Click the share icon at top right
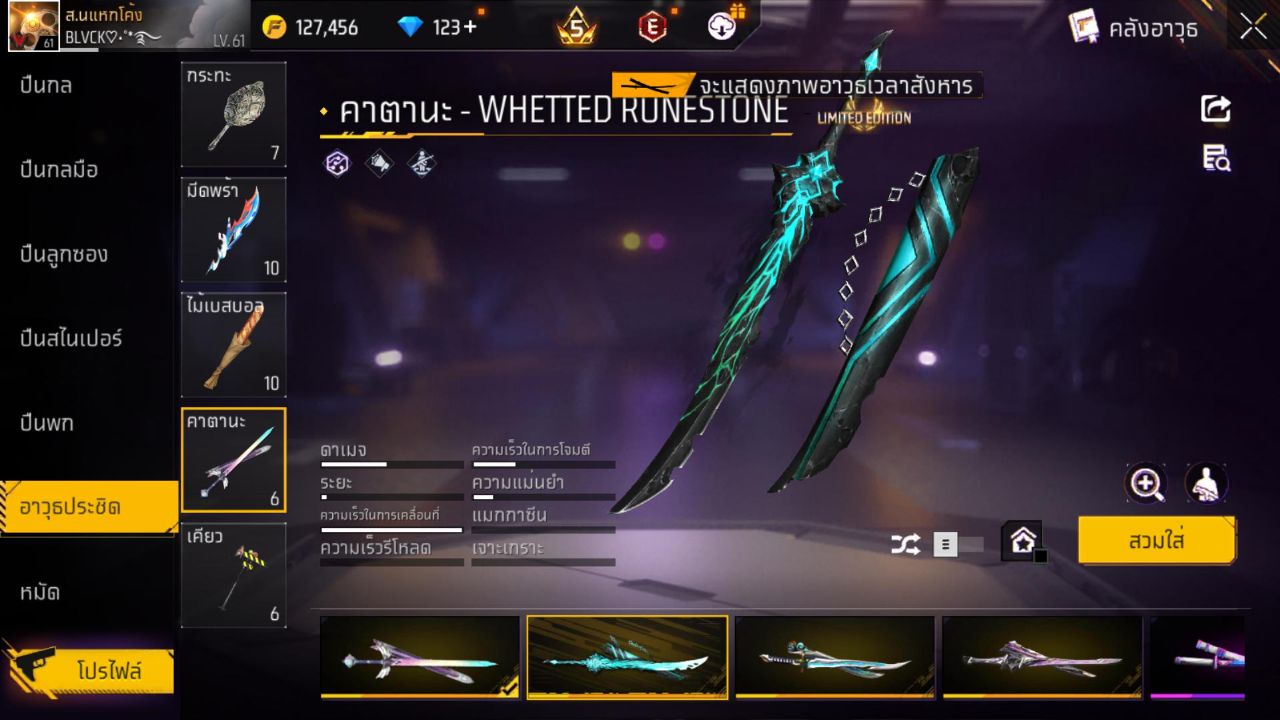 point(1215,110)
